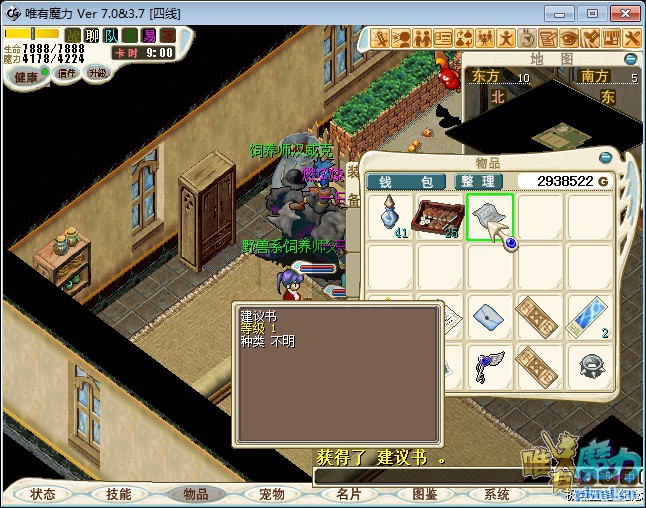
Task: Select the red food tray item
Action: click(x=439, y=217)
